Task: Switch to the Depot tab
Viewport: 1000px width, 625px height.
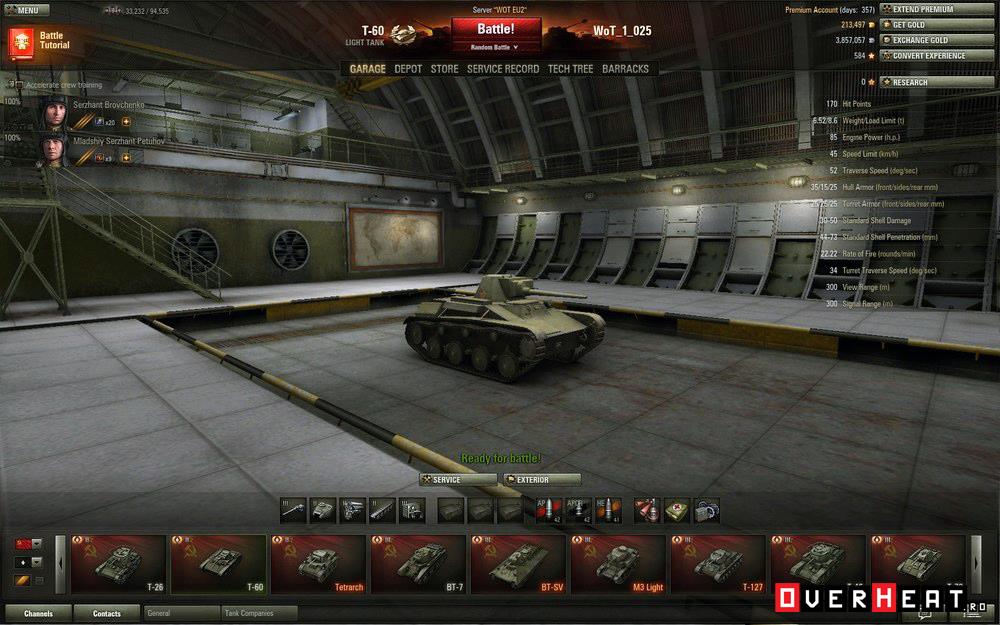Action: click(408, 69)
